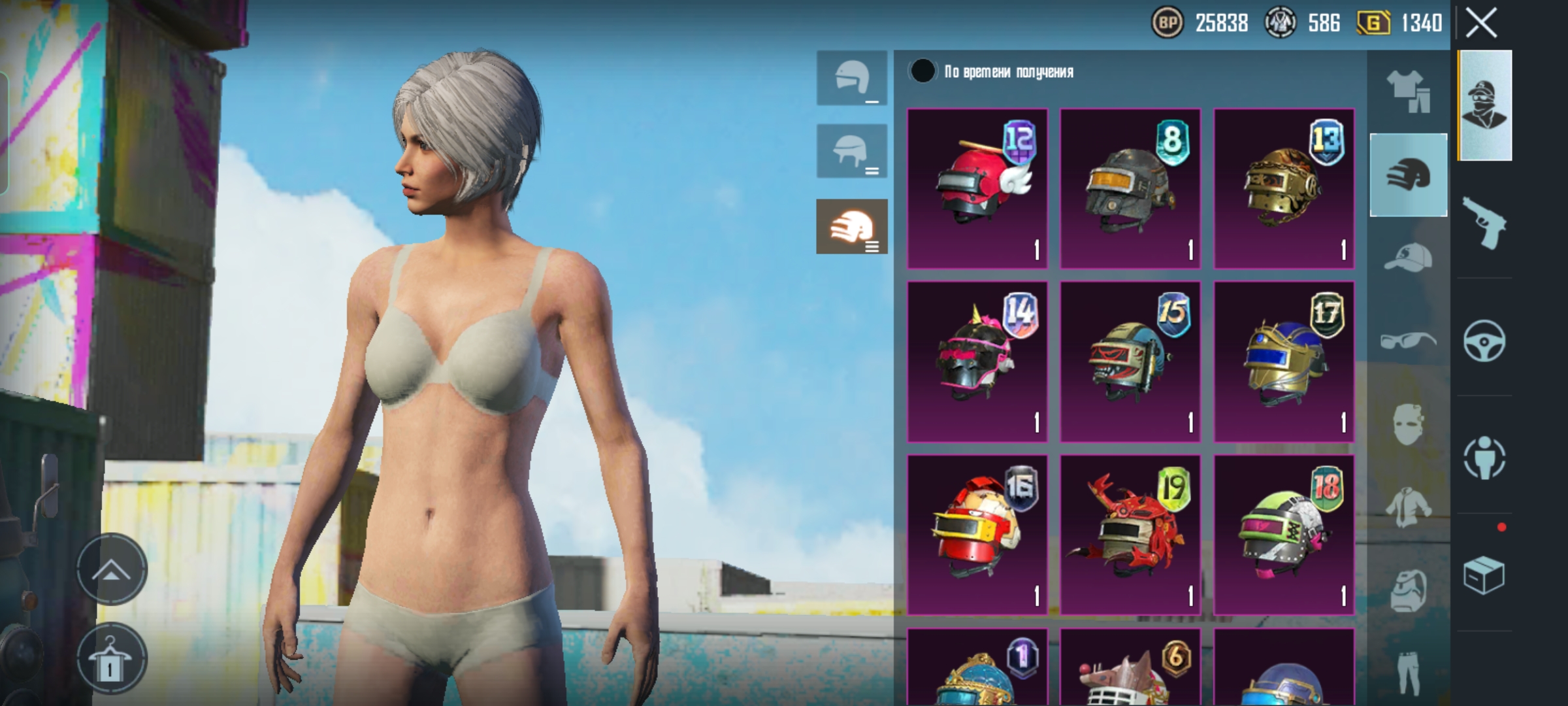1568x706 pixels.
Task: Open the shirt and pants outfit category
Action: (1408, 91)
